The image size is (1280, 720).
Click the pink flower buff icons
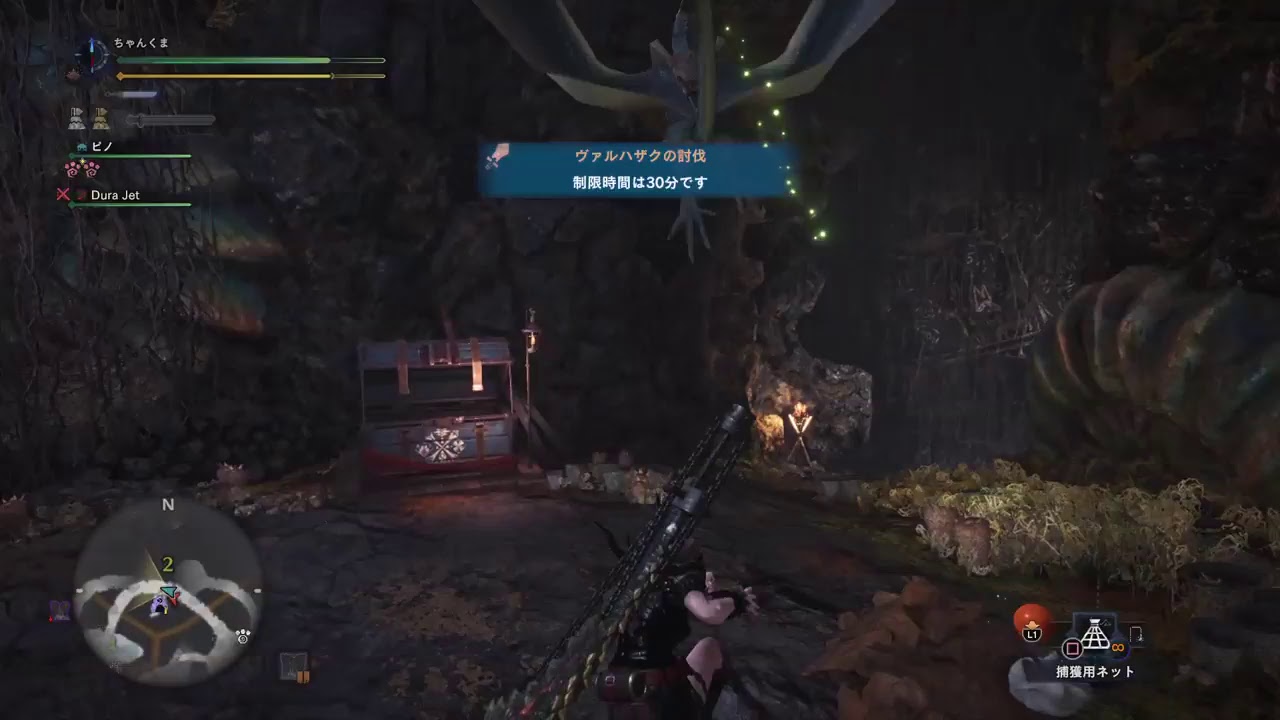tap(81, 168)
